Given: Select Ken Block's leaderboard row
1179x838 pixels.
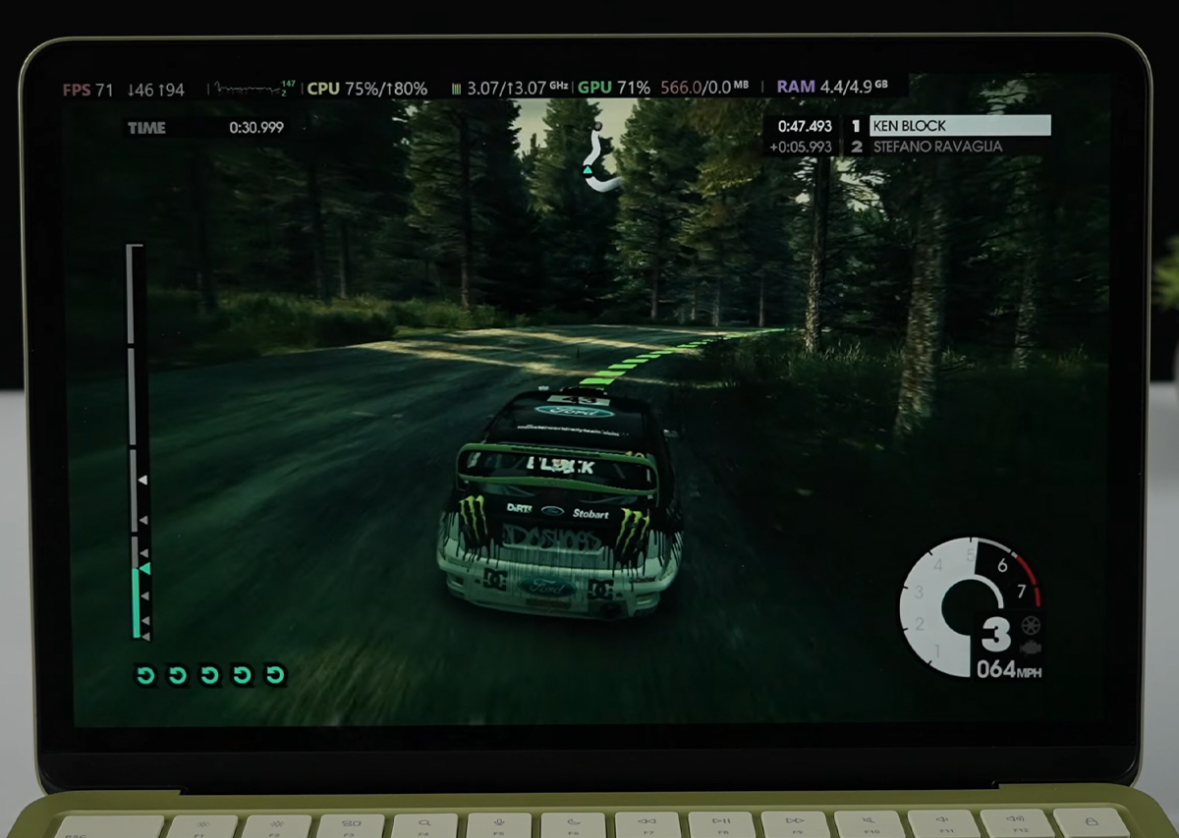Looking at the screenshot, I should (x=958, y=126).
